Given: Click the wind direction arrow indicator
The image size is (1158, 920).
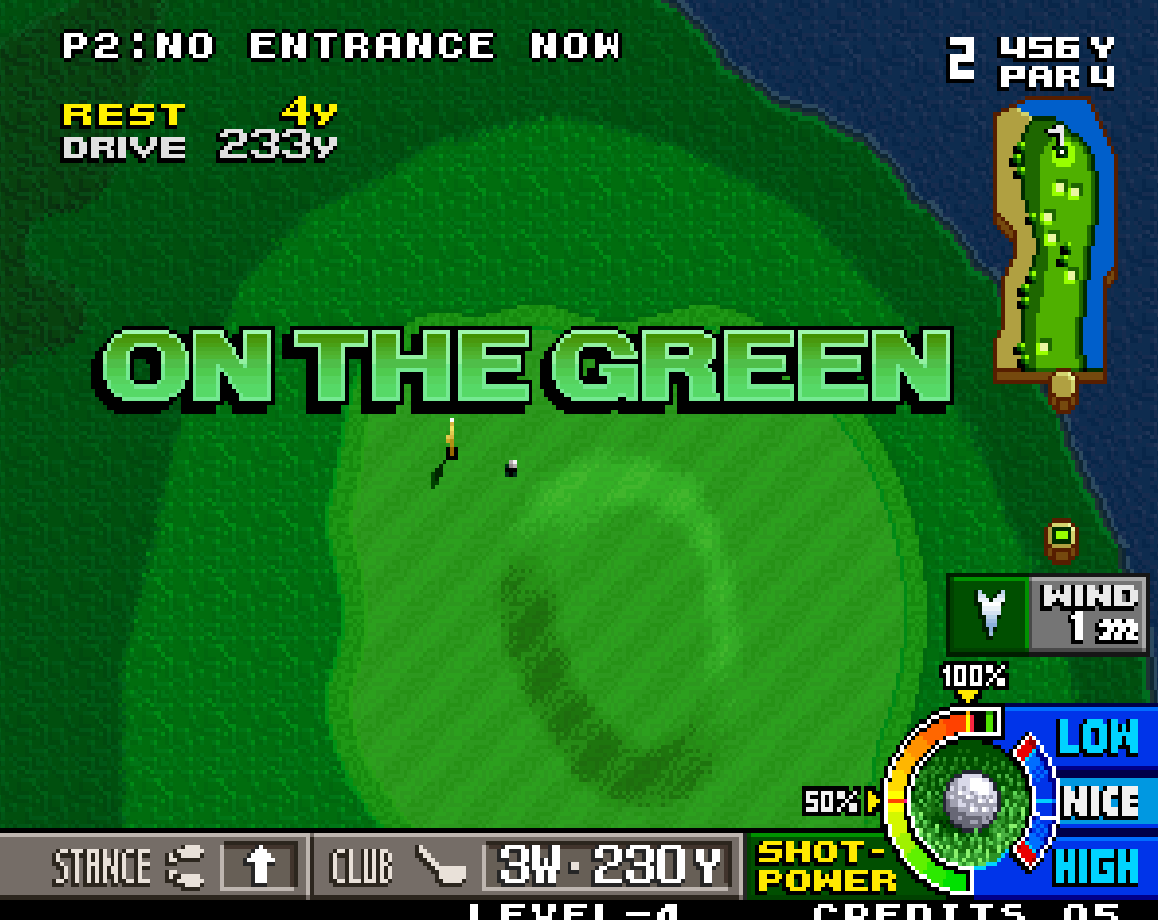Looking at the screenshot, I should [x=989, y=613].
